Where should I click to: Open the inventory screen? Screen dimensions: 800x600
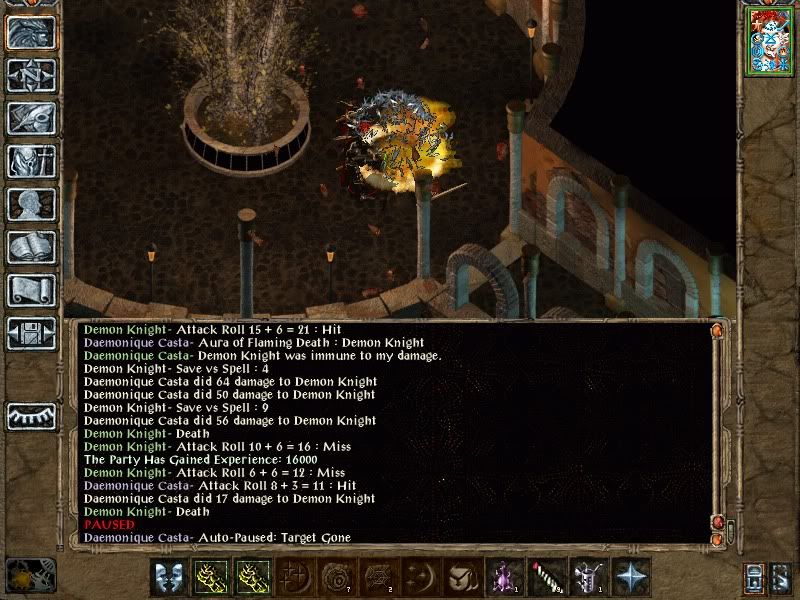(31, 161)
